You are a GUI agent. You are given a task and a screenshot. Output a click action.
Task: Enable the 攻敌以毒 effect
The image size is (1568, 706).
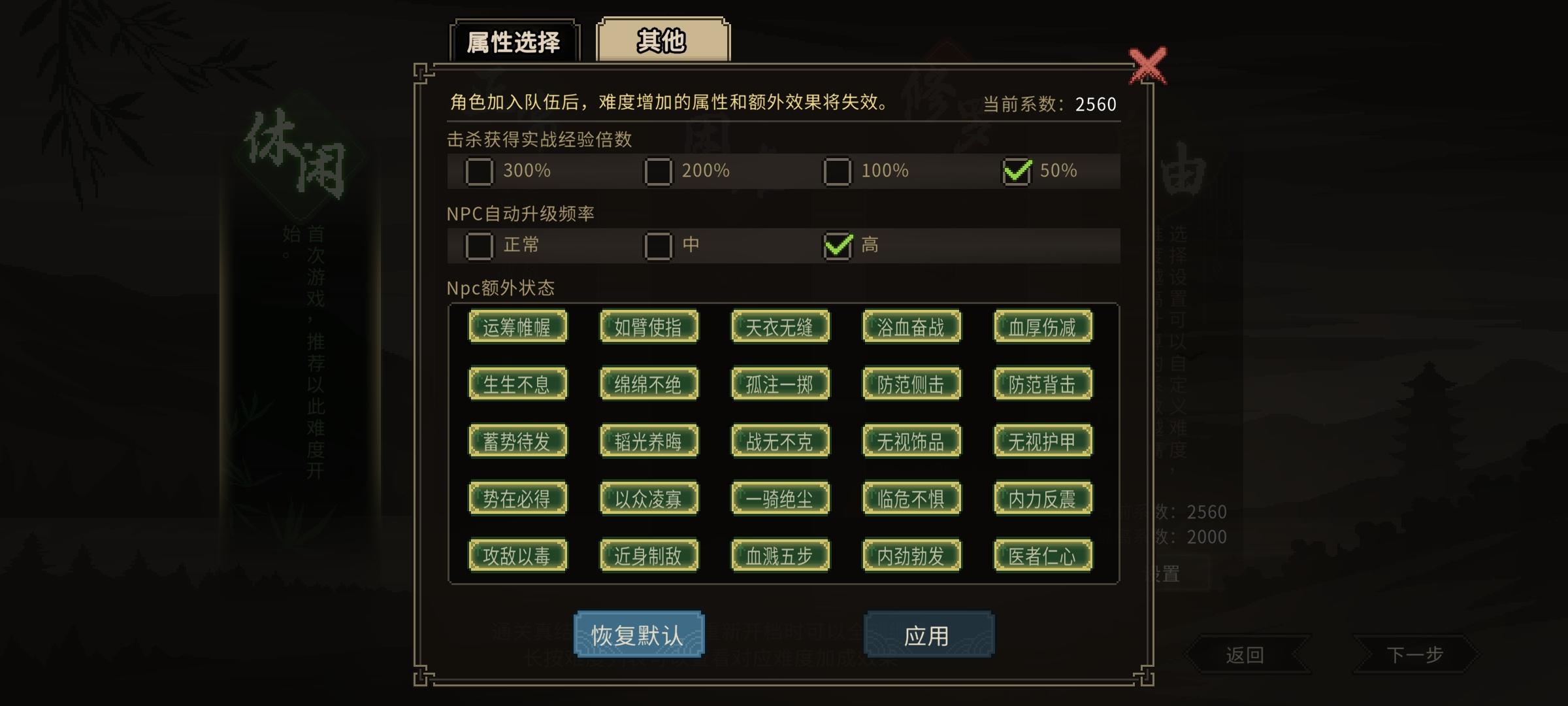(518, 556)
